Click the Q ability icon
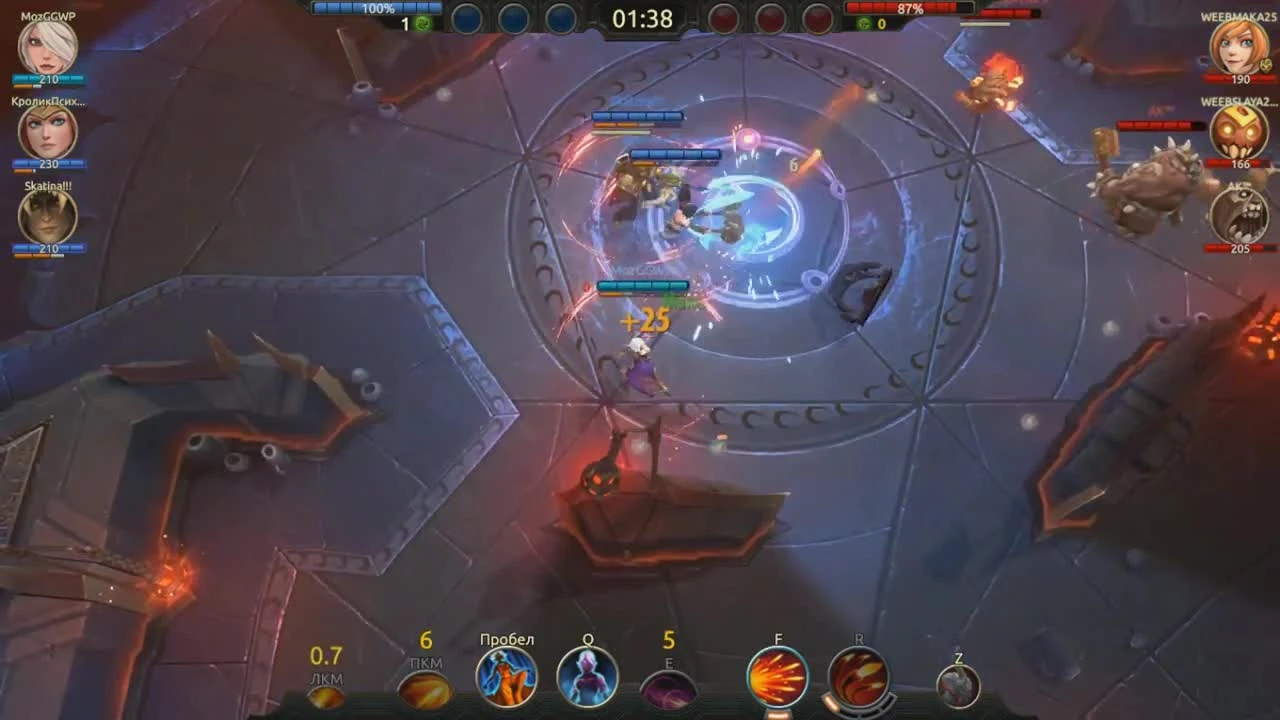Screen dimensions: 1280x720 point(587,676)
